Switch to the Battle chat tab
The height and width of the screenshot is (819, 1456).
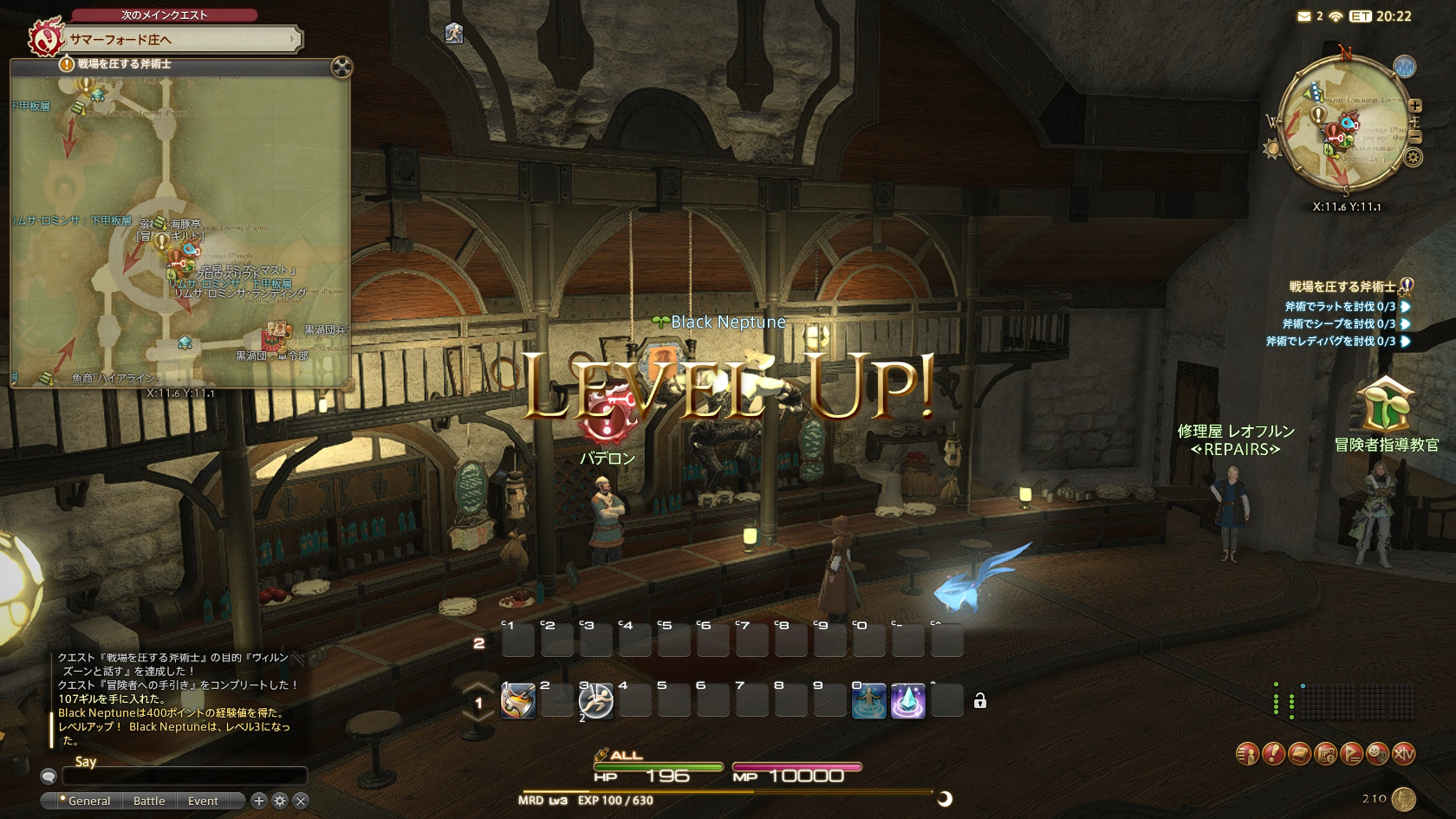(x=149, y=801)
